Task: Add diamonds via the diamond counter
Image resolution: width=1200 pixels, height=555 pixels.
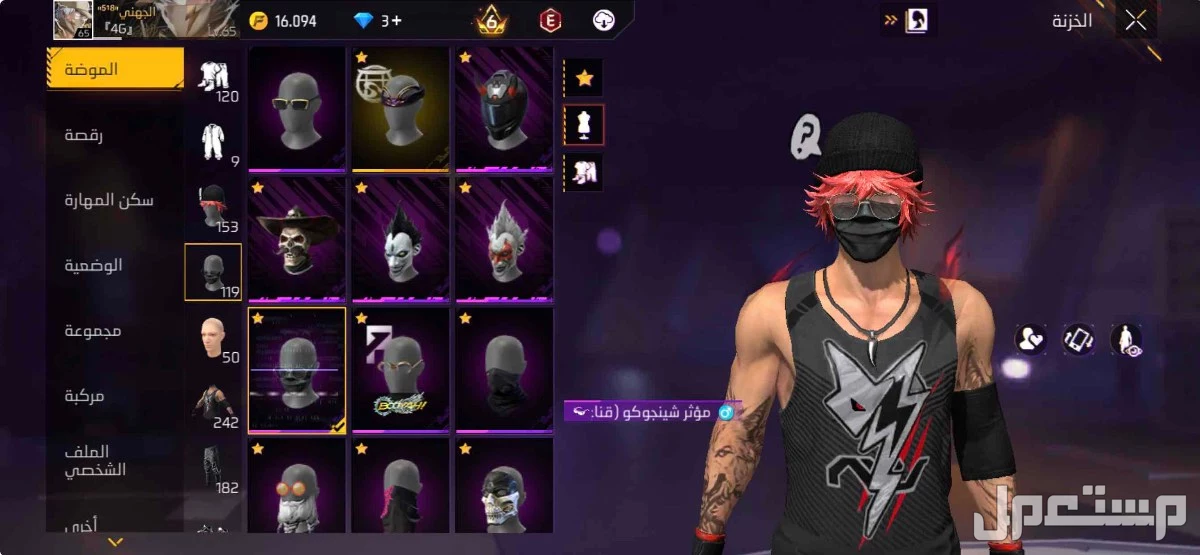Action: (377, 21)
